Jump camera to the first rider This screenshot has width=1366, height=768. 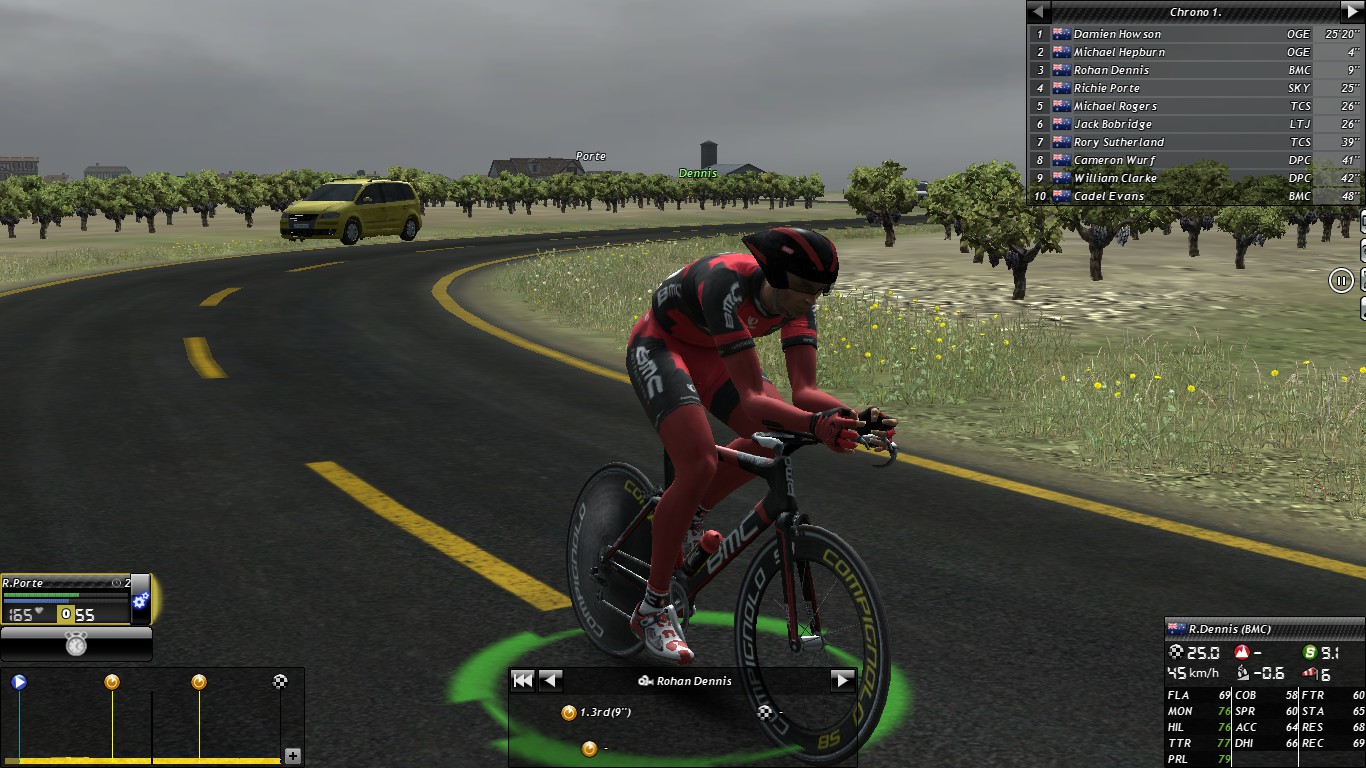[x=522, y=681]
